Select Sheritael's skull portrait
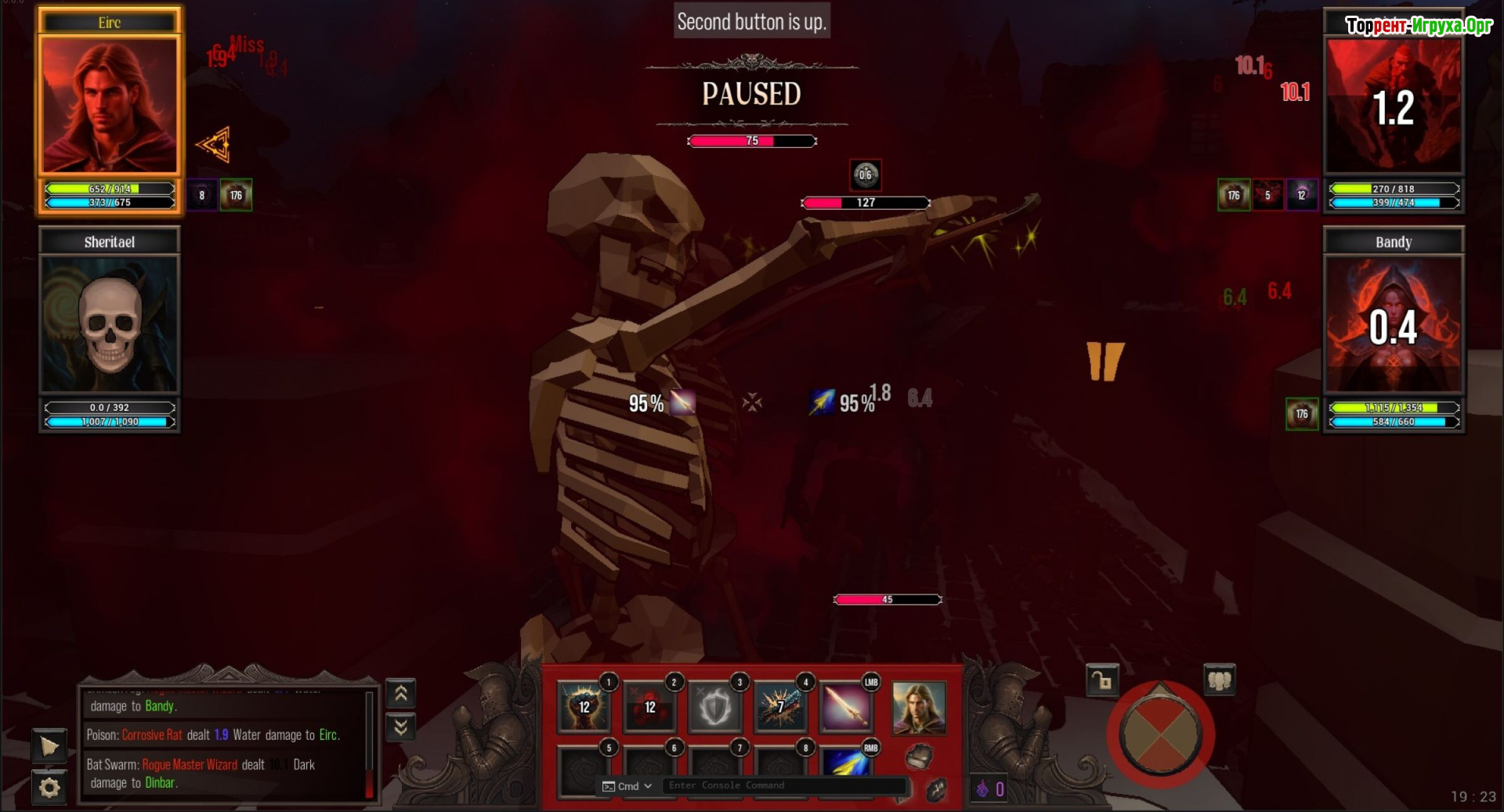This screenshot has height=812, width=1504. (x=109, y=324)
